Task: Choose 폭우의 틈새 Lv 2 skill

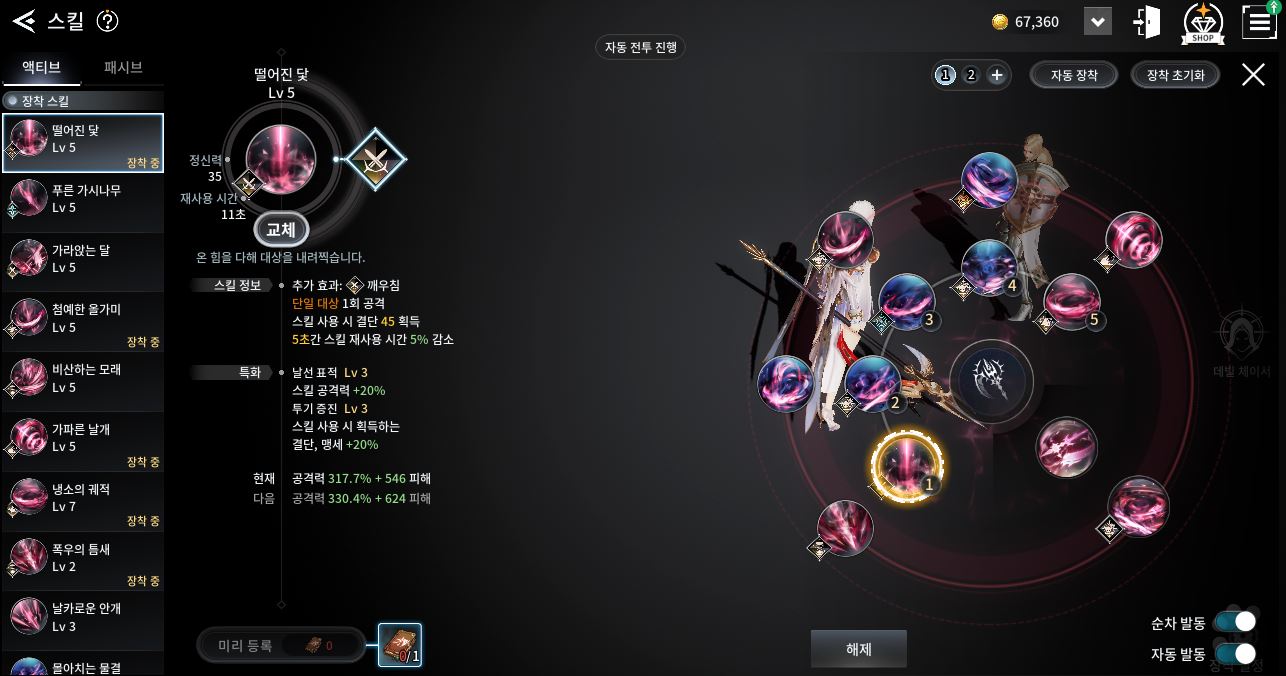Action: [83, 557]
